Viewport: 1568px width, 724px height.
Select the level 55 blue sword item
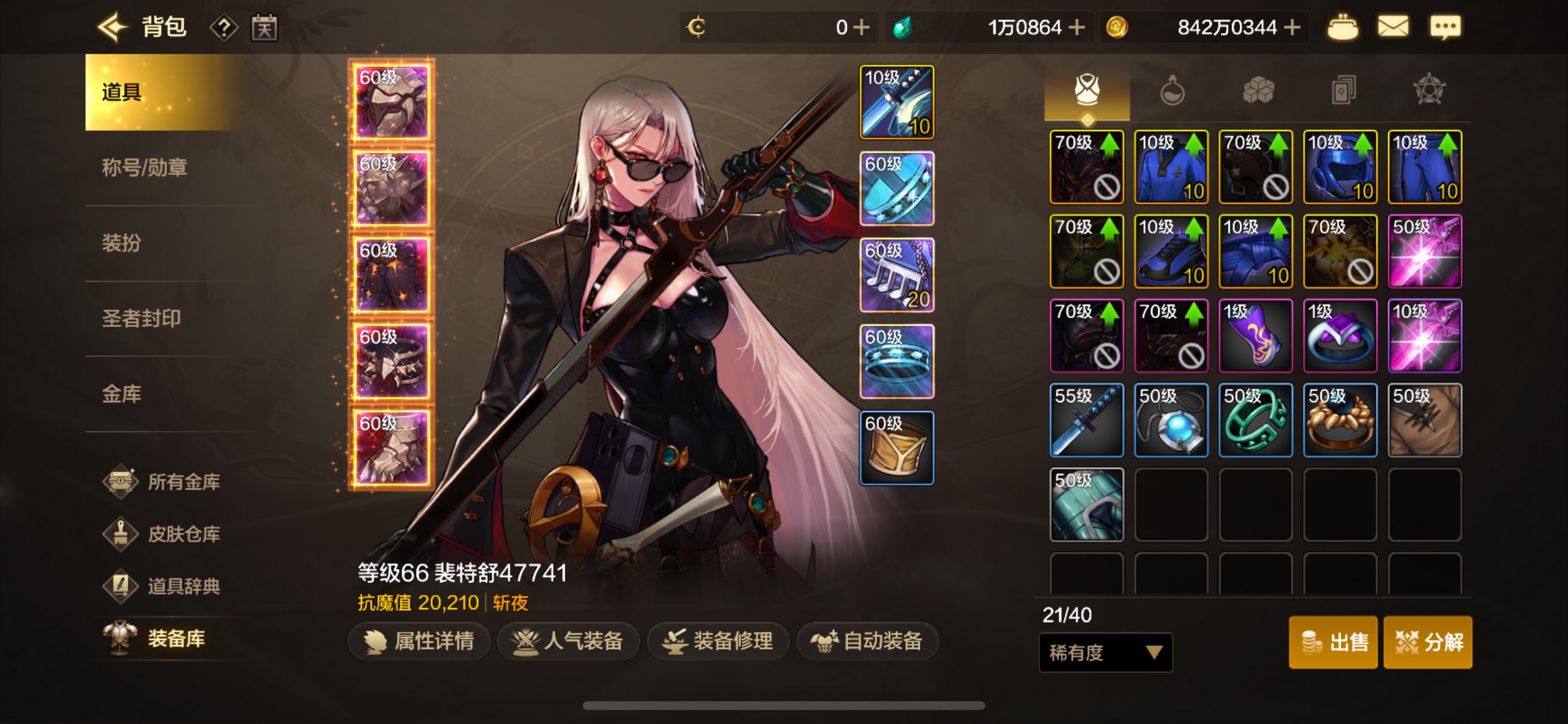click(1087, 420)
